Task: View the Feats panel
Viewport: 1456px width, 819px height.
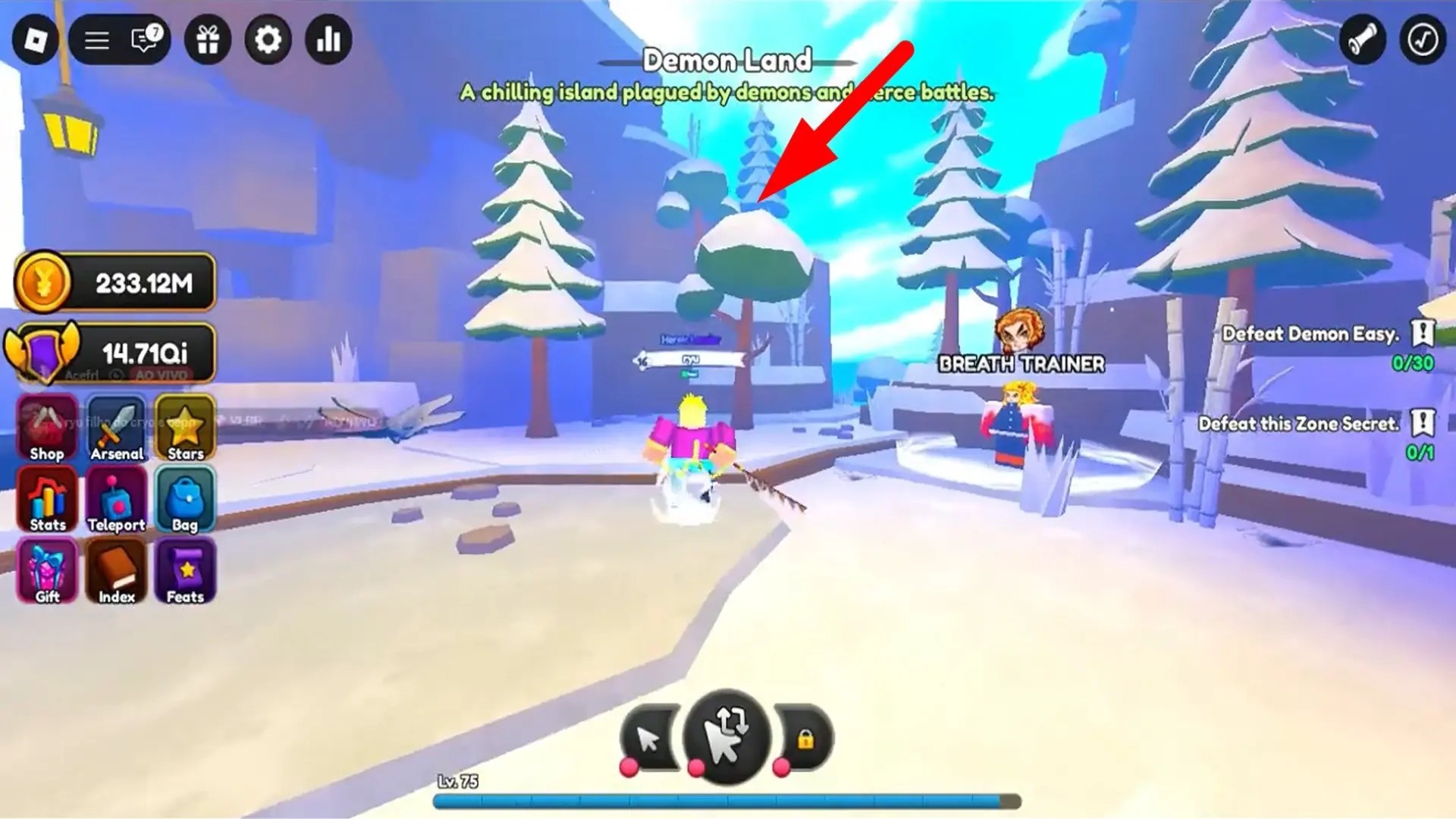Action: pyautogui.click(x=184, y=569)
